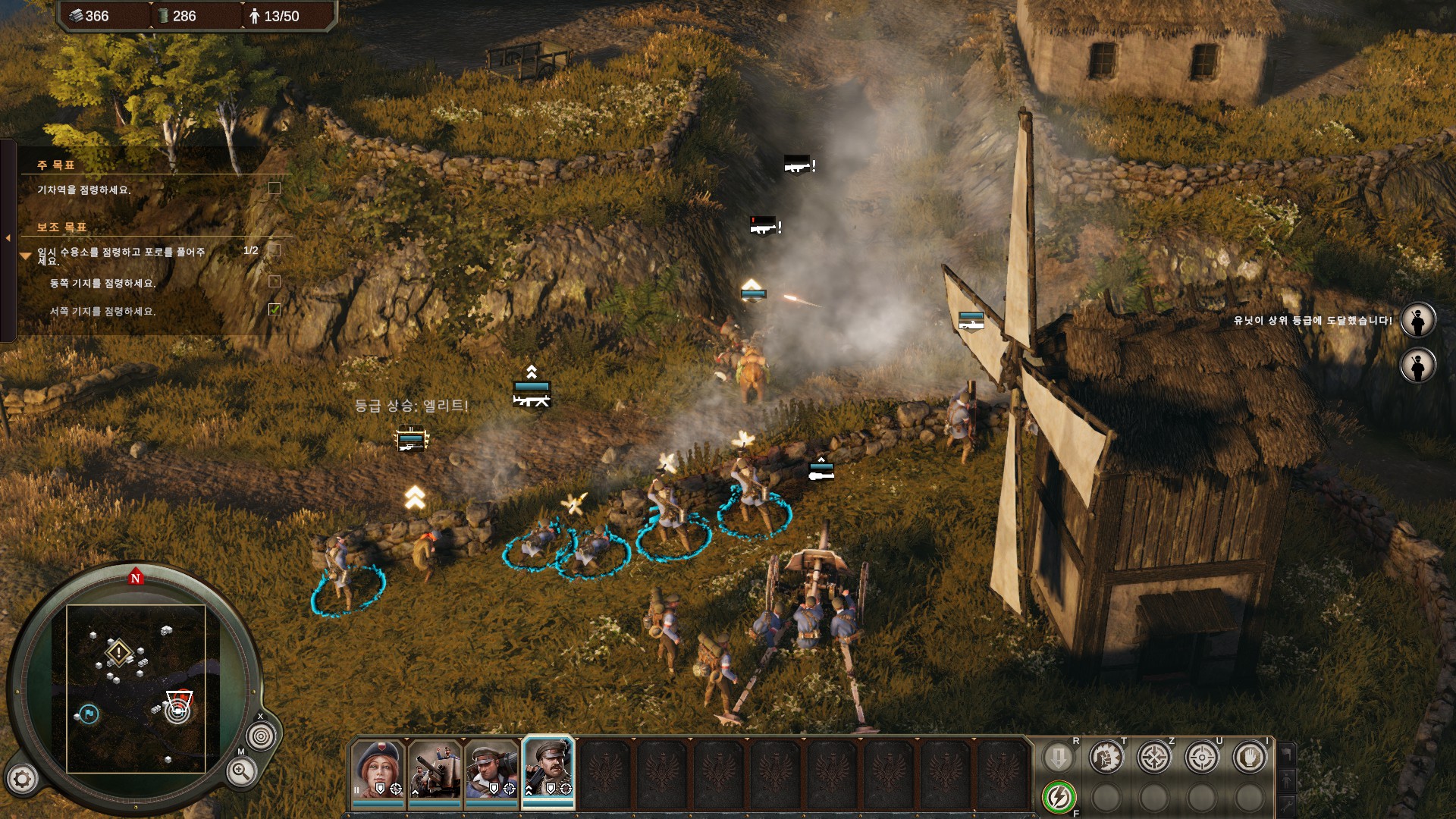Zoom the minimap with the magnifier button
This screenshot has height=819, width=1456.
point(240,772)
